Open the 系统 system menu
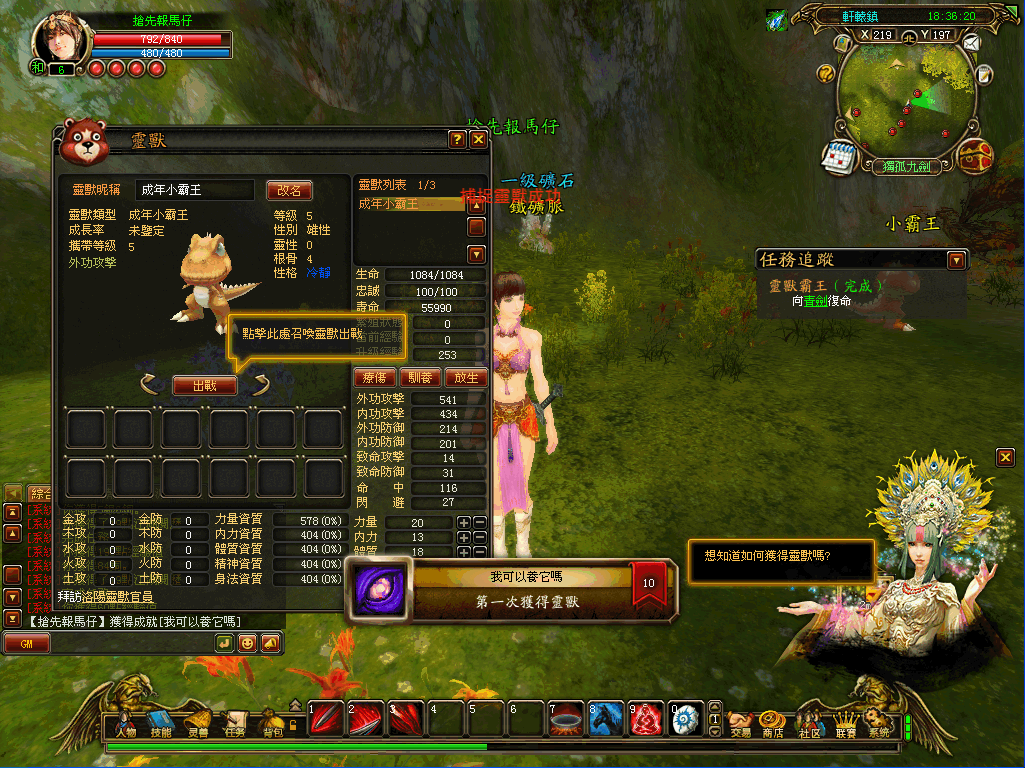 (878, 723)
